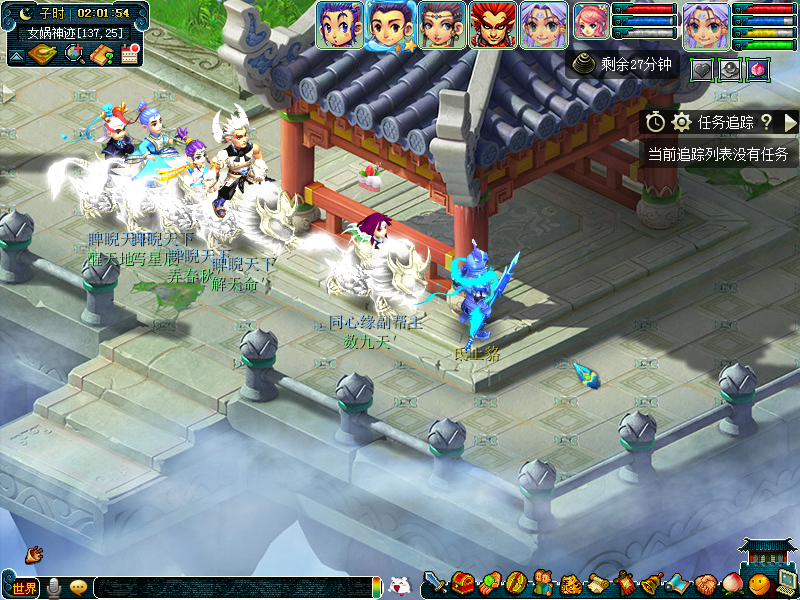
Task: Activate the voice chat microphone
Action: point(54,587)
